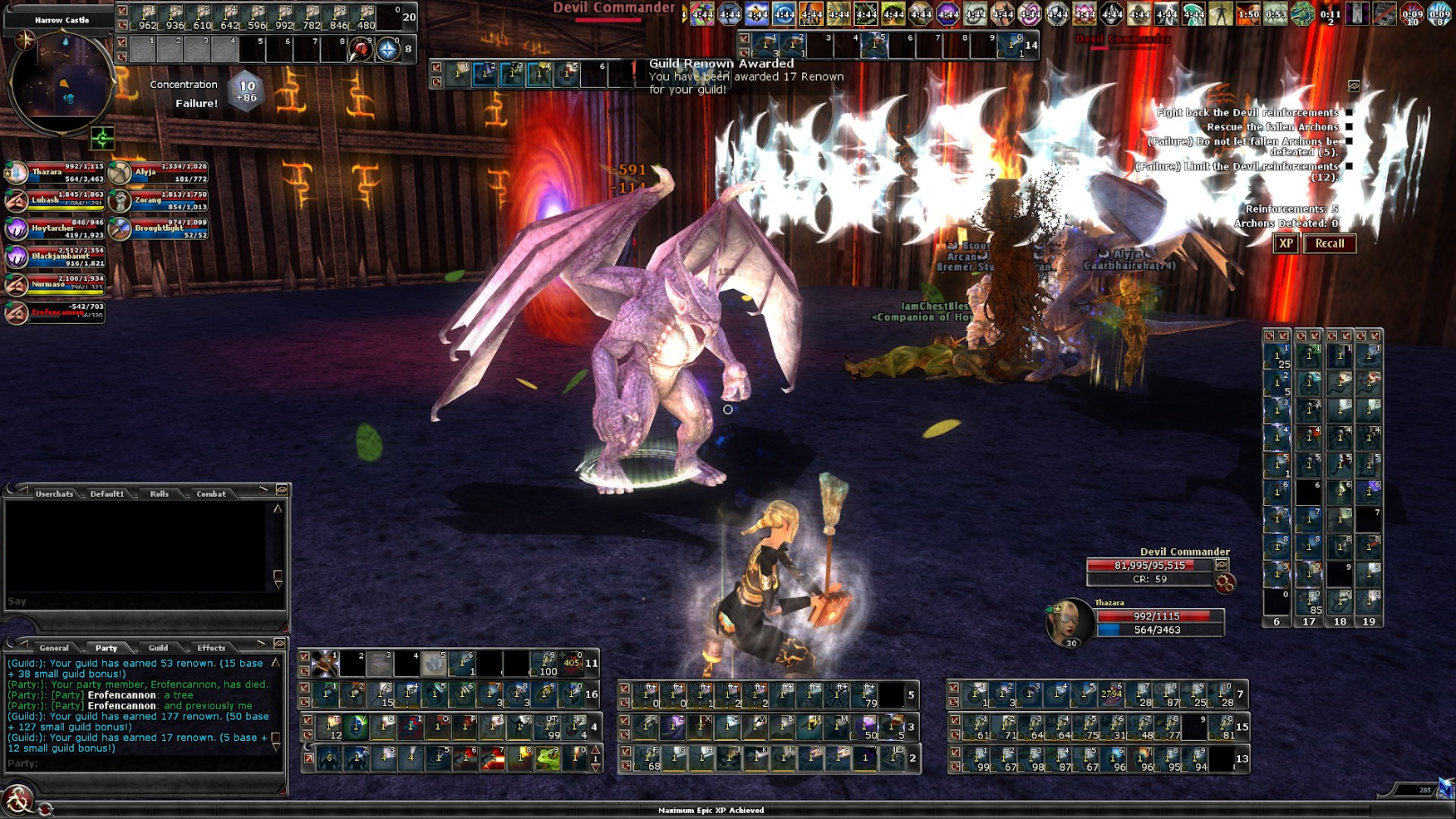Open the Rolls chat tab
The image size is (1456, 819).
(160, 493)
